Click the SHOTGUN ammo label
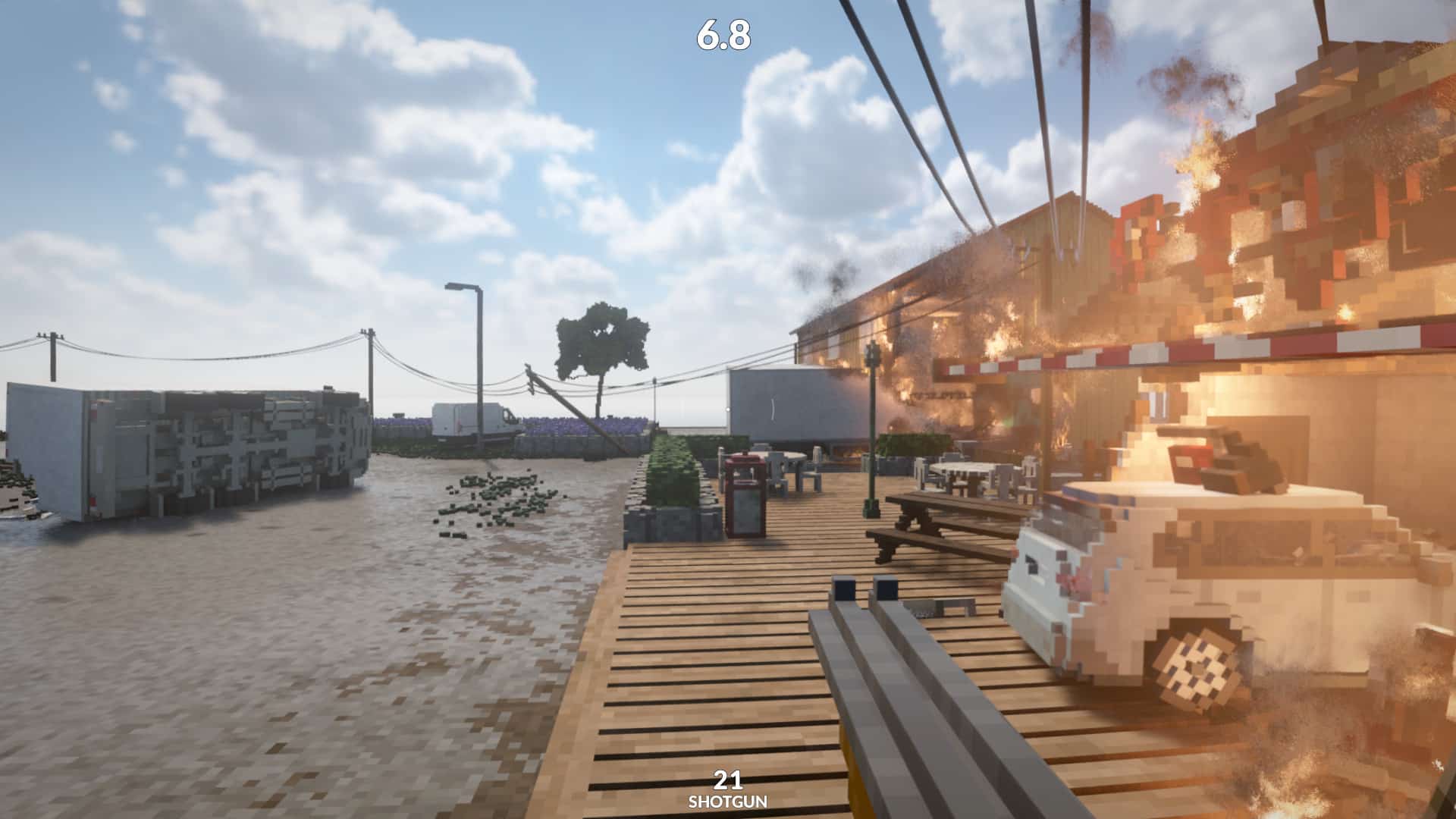The image size is (1456, 819). (727, 799)
